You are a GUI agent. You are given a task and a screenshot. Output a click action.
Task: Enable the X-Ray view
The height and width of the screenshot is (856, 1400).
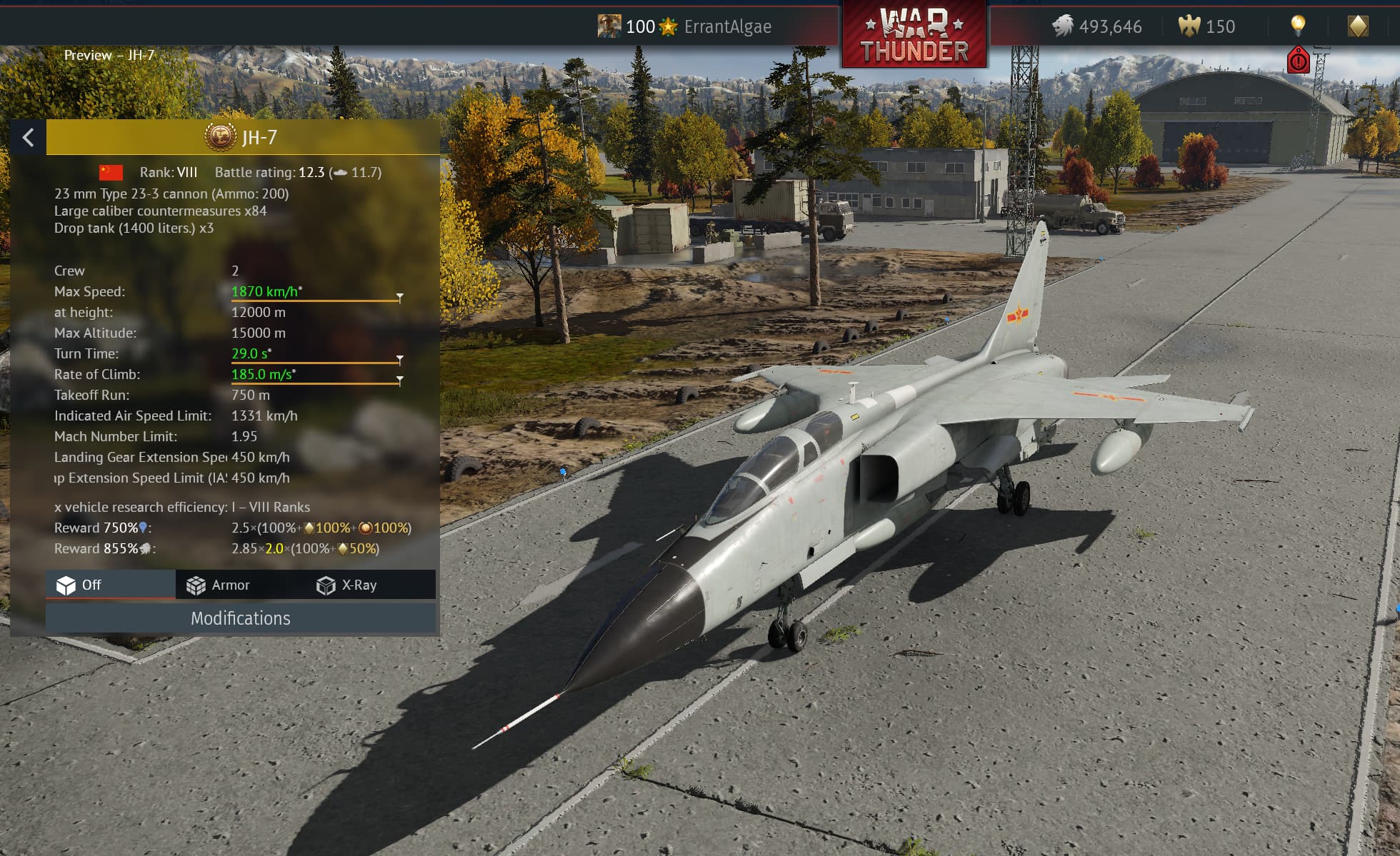click(x=347, y=585)
